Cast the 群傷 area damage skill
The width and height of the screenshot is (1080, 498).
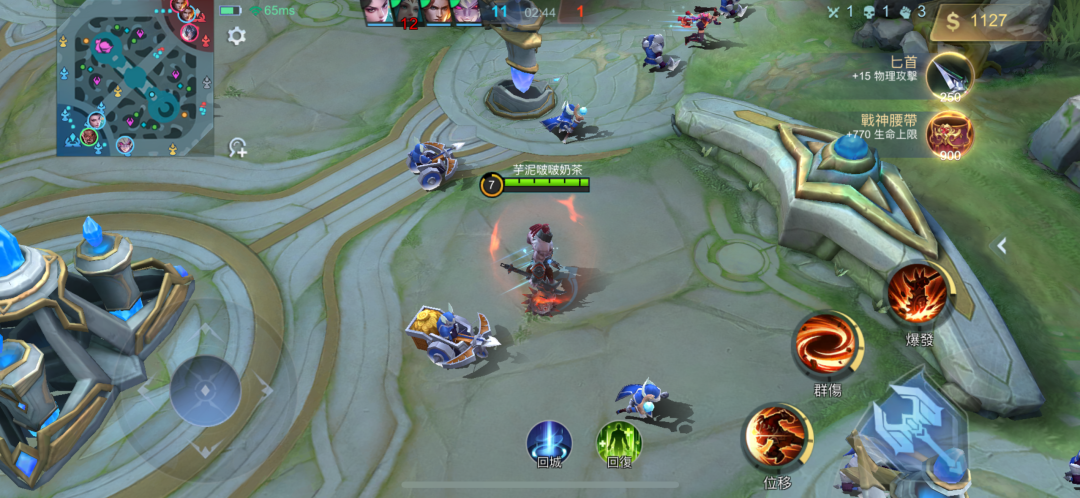827,345
